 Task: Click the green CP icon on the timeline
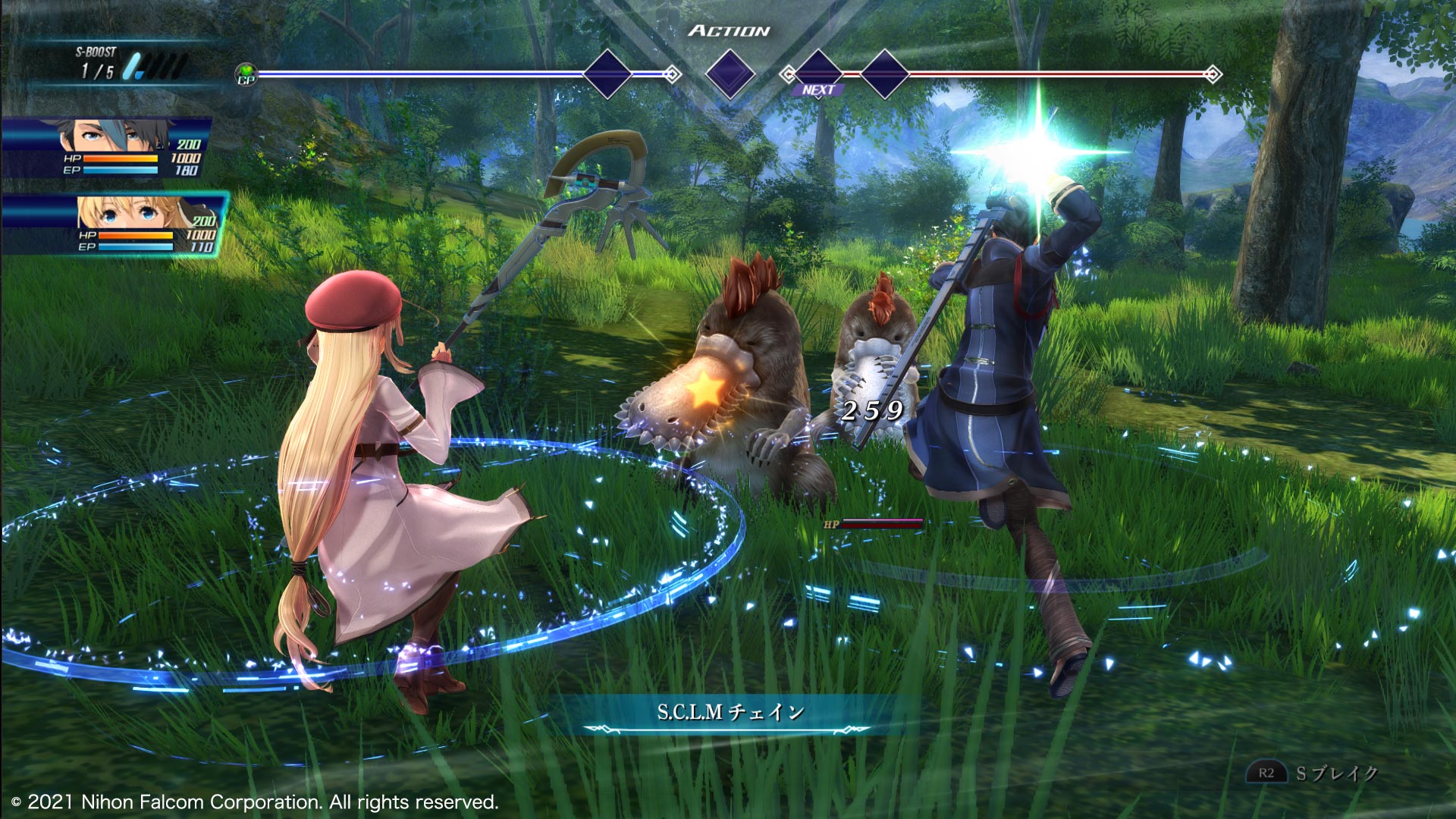click(246, 75)
